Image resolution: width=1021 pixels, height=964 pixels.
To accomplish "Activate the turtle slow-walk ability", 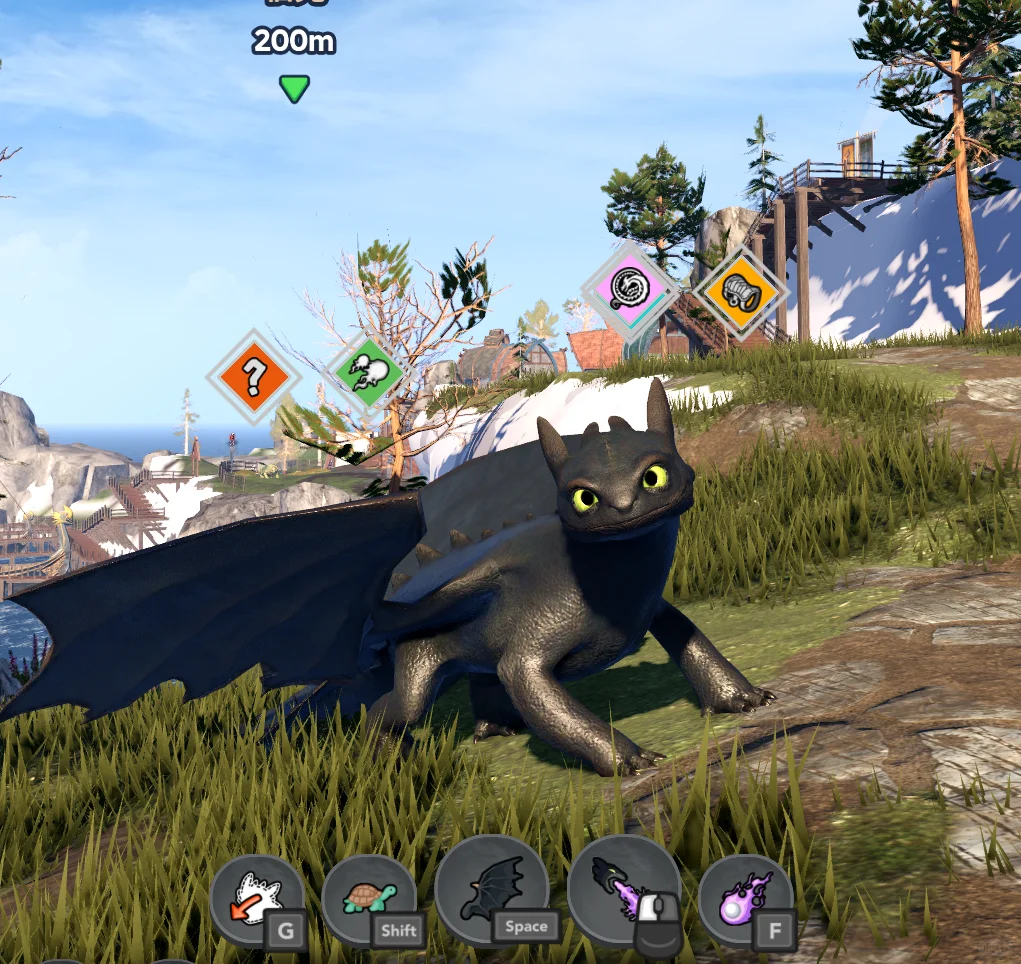I will 369,899.
